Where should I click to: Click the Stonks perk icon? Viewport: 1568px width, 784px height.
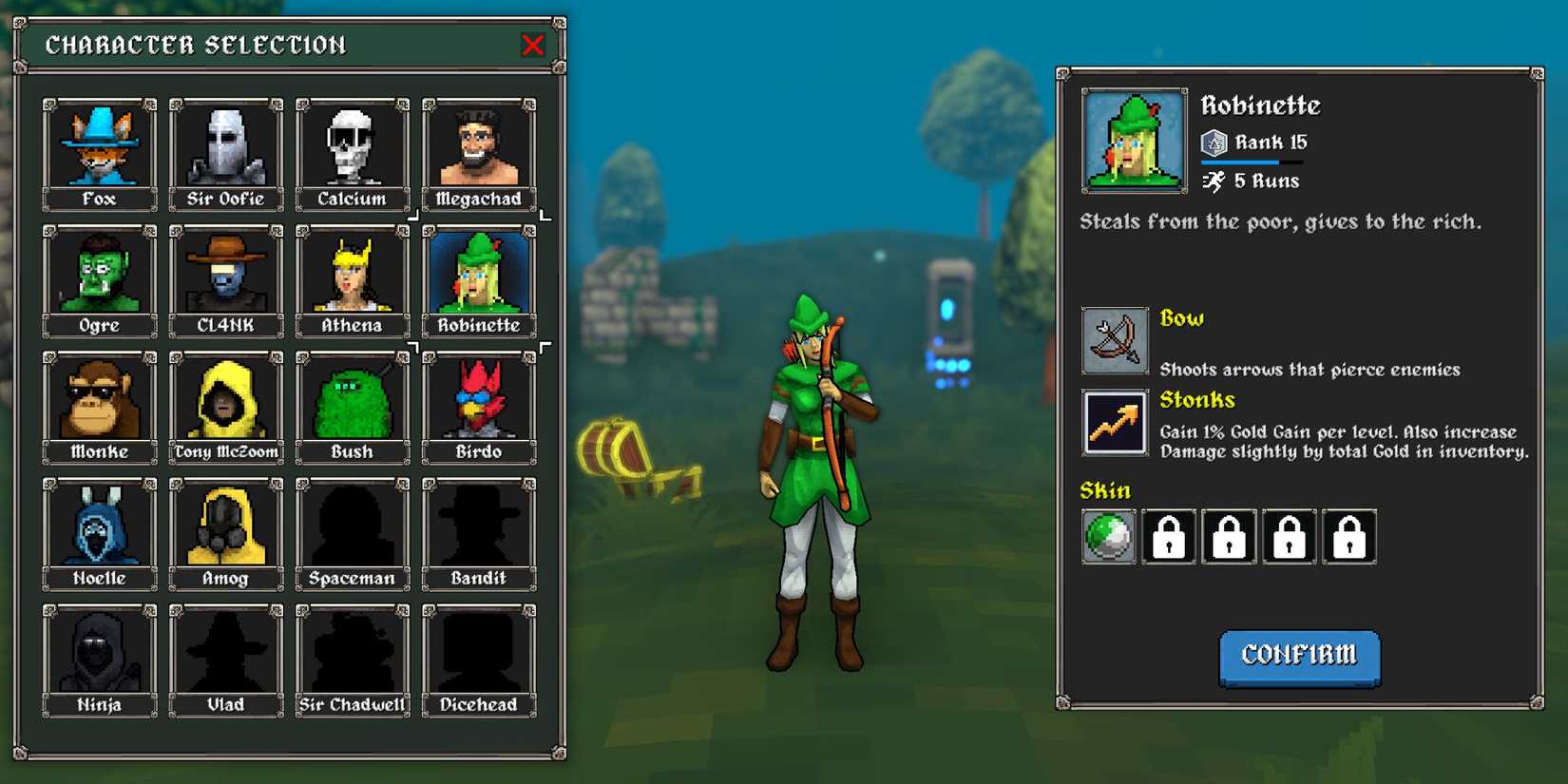tap(1114, 422)
